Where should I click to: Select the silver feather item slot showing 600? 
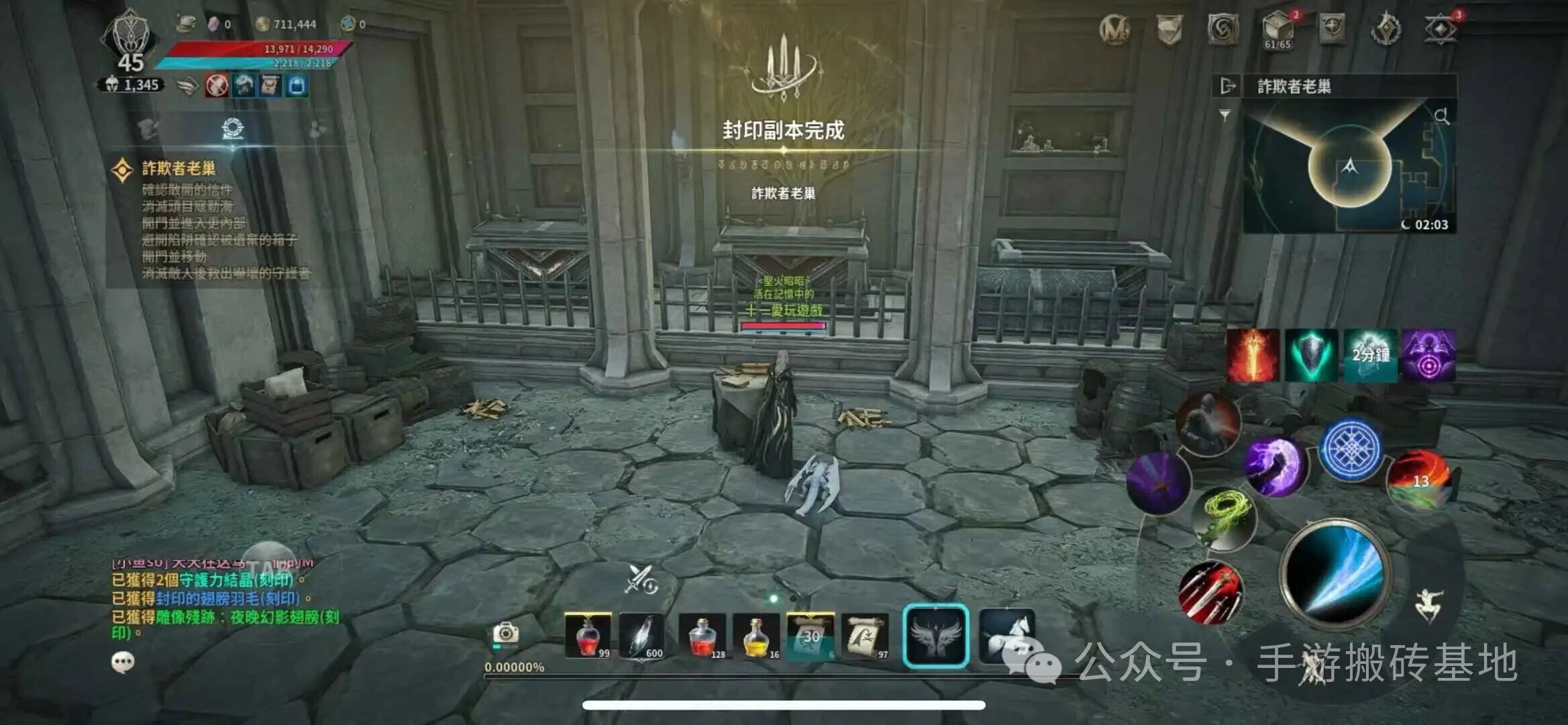tap(642, 636)
